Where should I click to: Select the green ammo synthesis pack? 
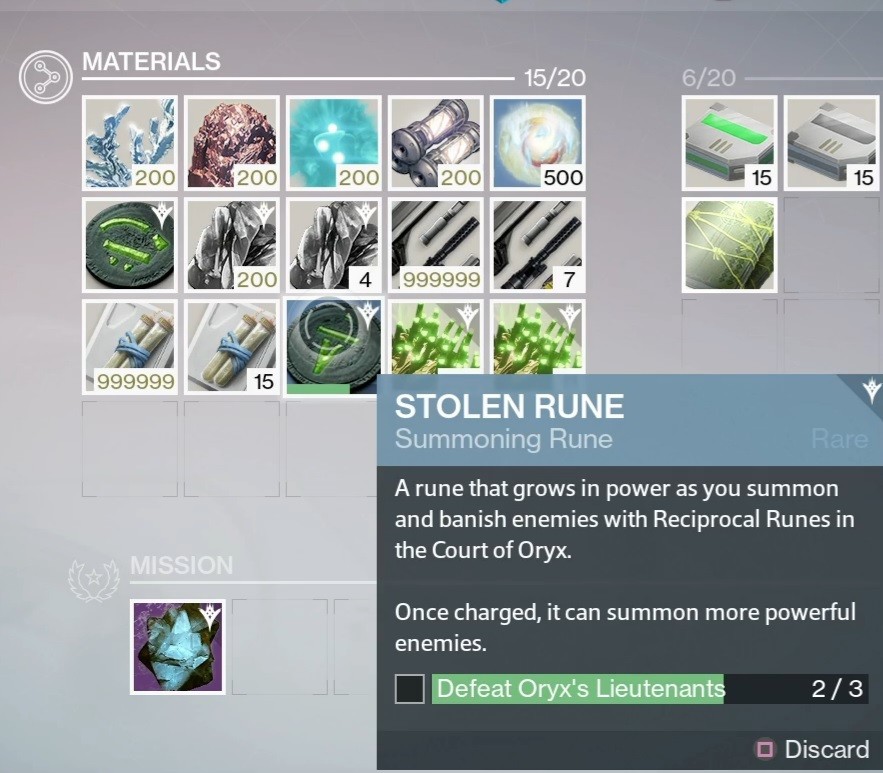729,143
